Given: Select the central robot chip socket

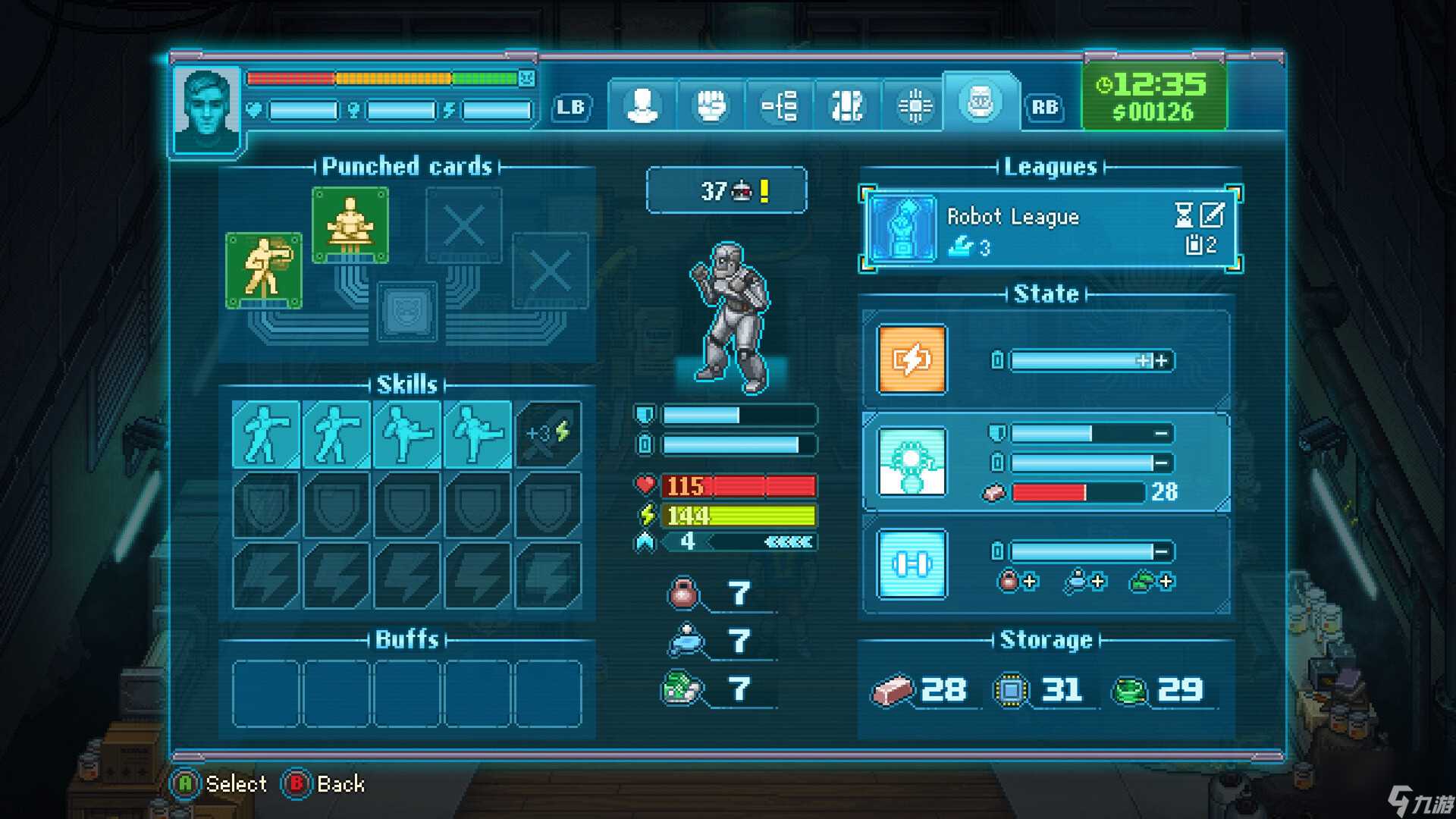Looking at the screenshot, I should [408, 311].
